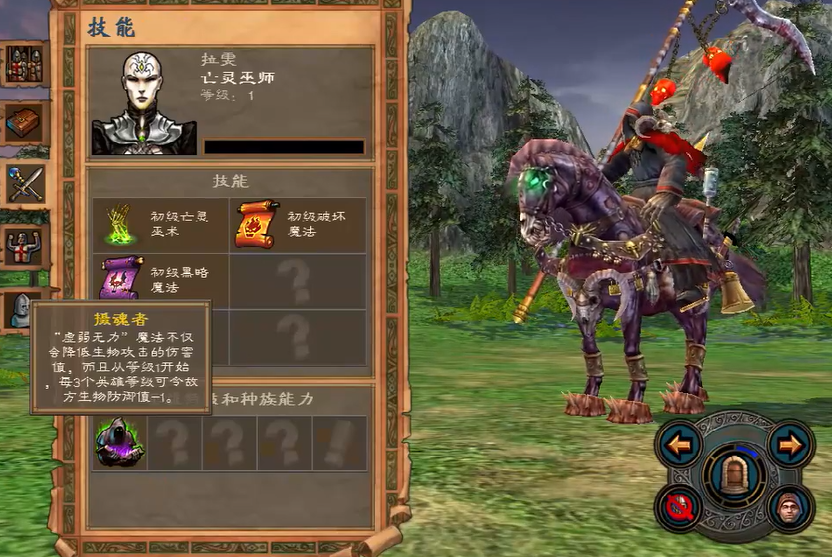The image size is (832, 557).
Task: Open the knight helmet tab
Action: (20, 310)
